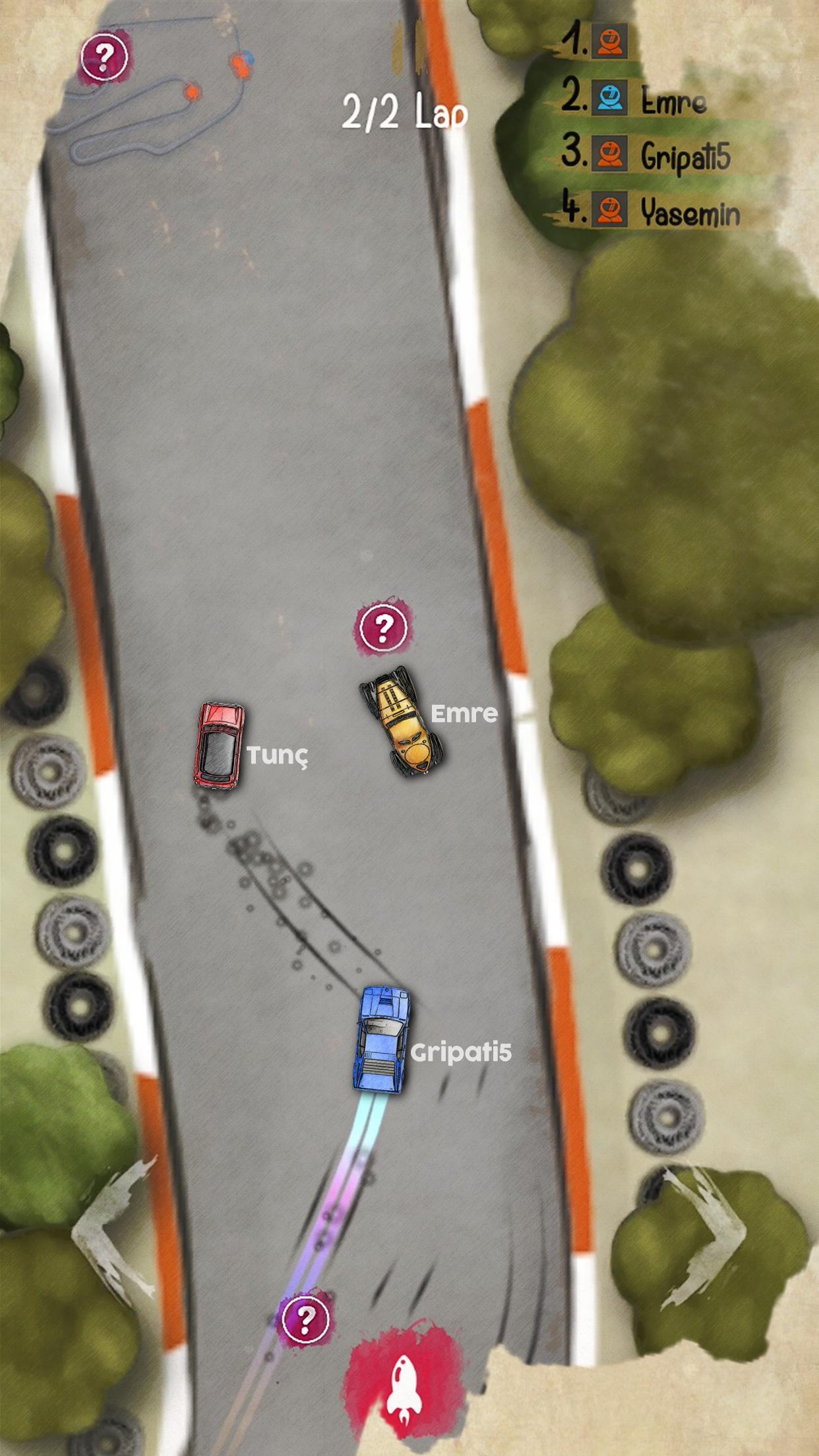Click the track outline minimap
The height and width of the screenshot is (1456, 819).
coord(152,99)
